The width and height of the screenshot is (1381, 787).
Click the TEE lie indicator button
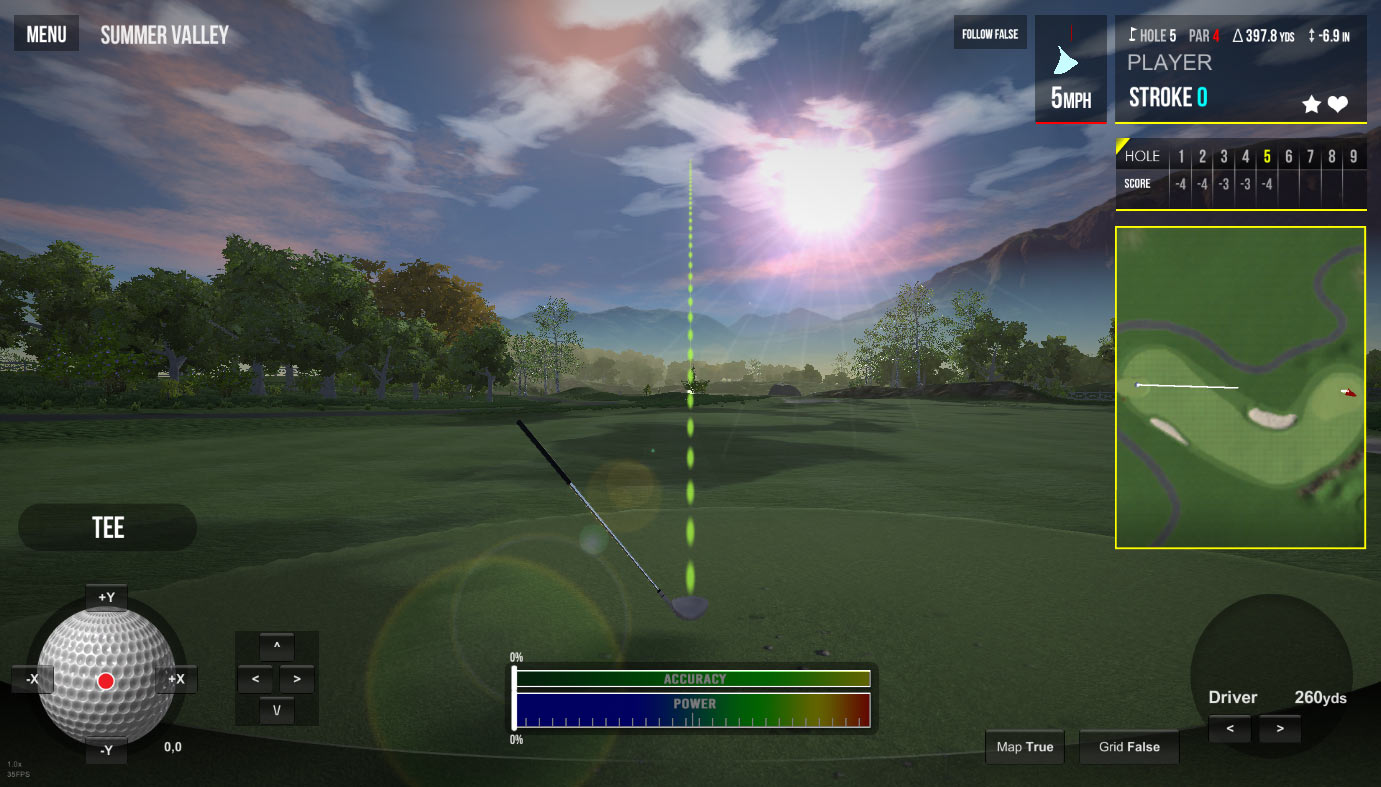click(x=108, y=527)
